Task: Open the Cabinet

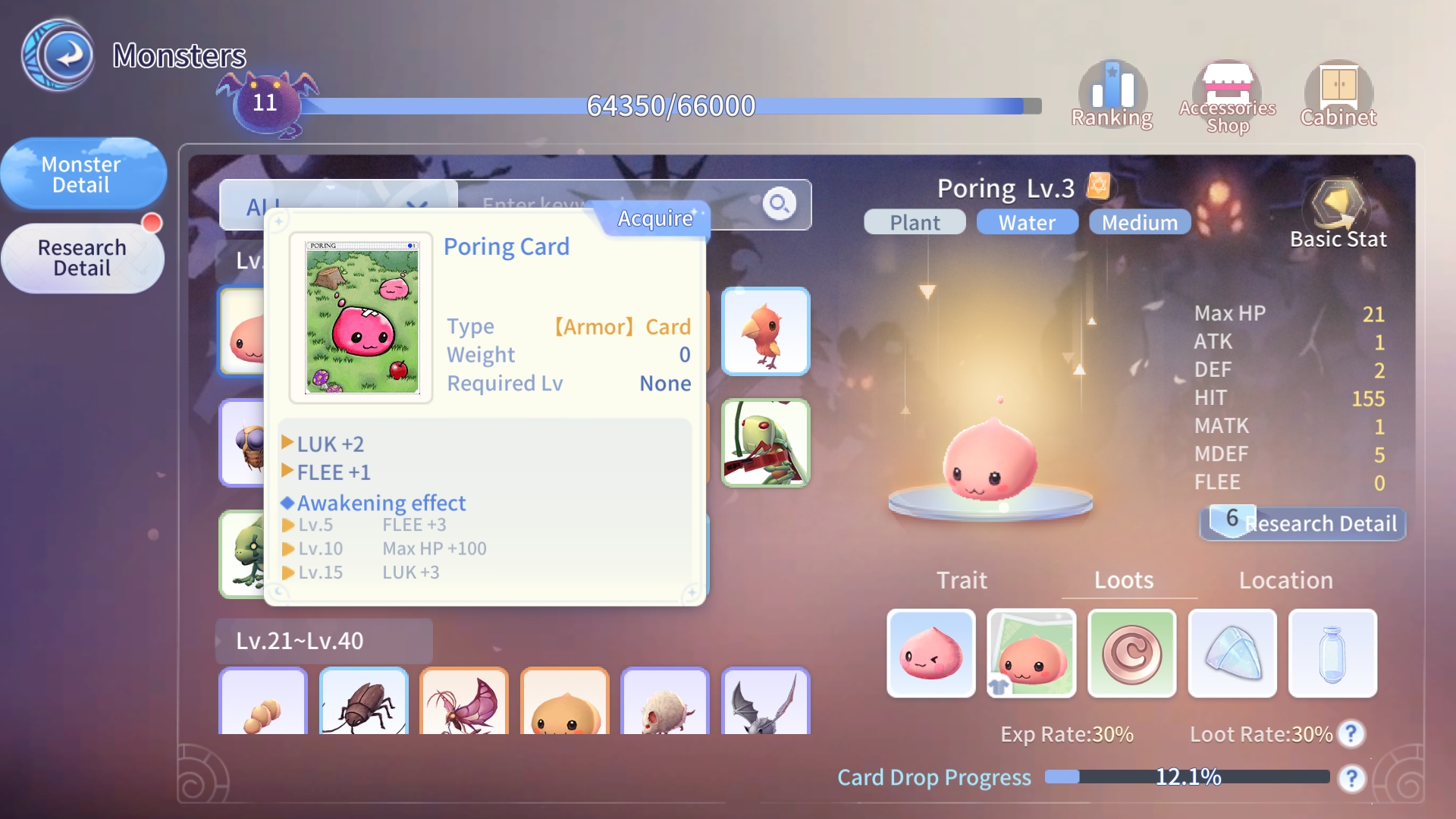Action: [x=1338, y=96]
